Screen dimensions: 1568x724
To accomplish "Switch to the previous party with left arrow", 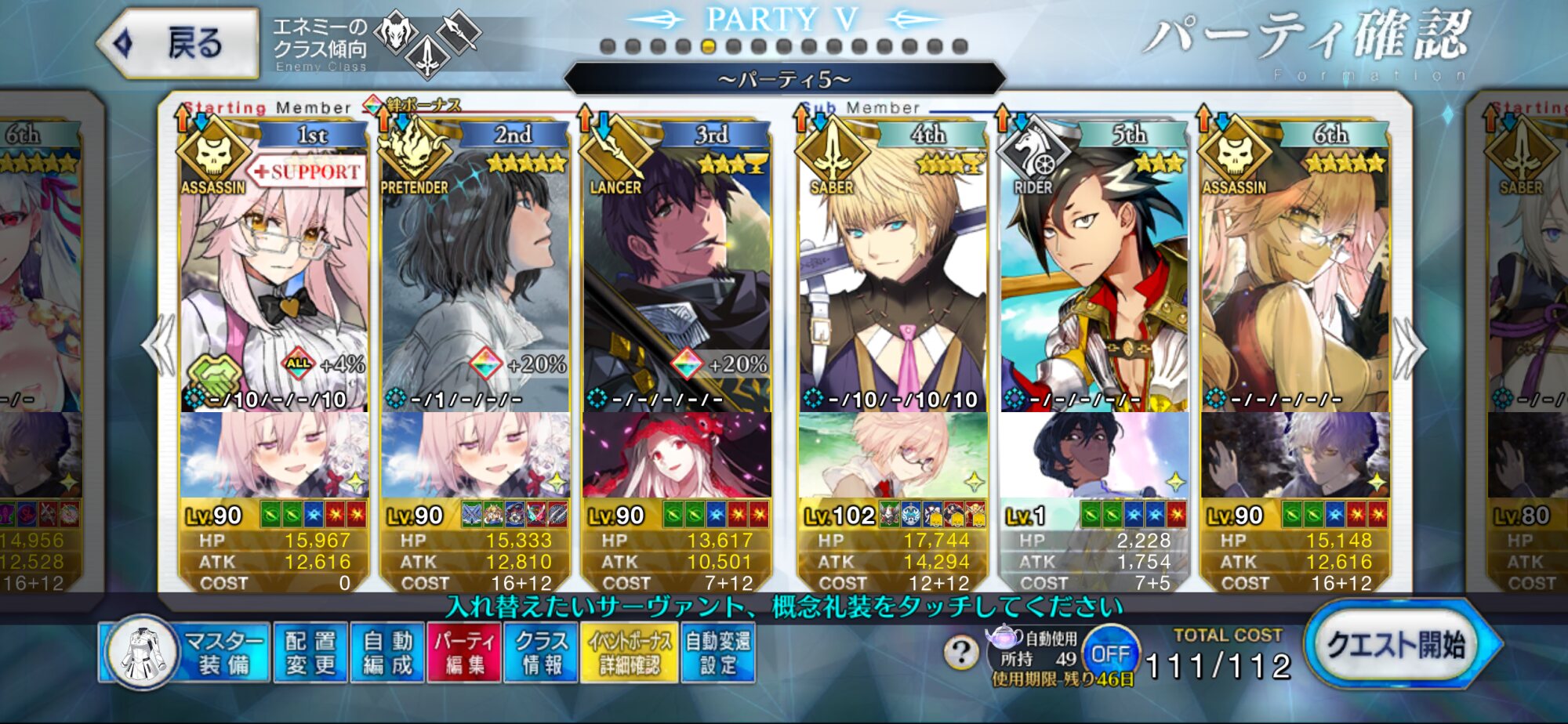I will (x=159, y=346).
